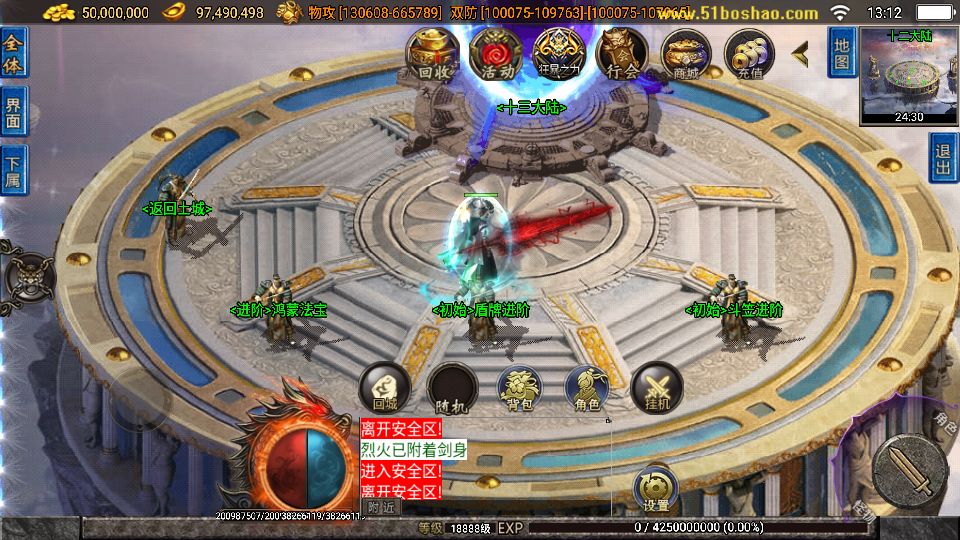Screen dimensions: 960x540
Task: Click the 退出 exit button
Action: pyautogui.click(x=943, y=159)
